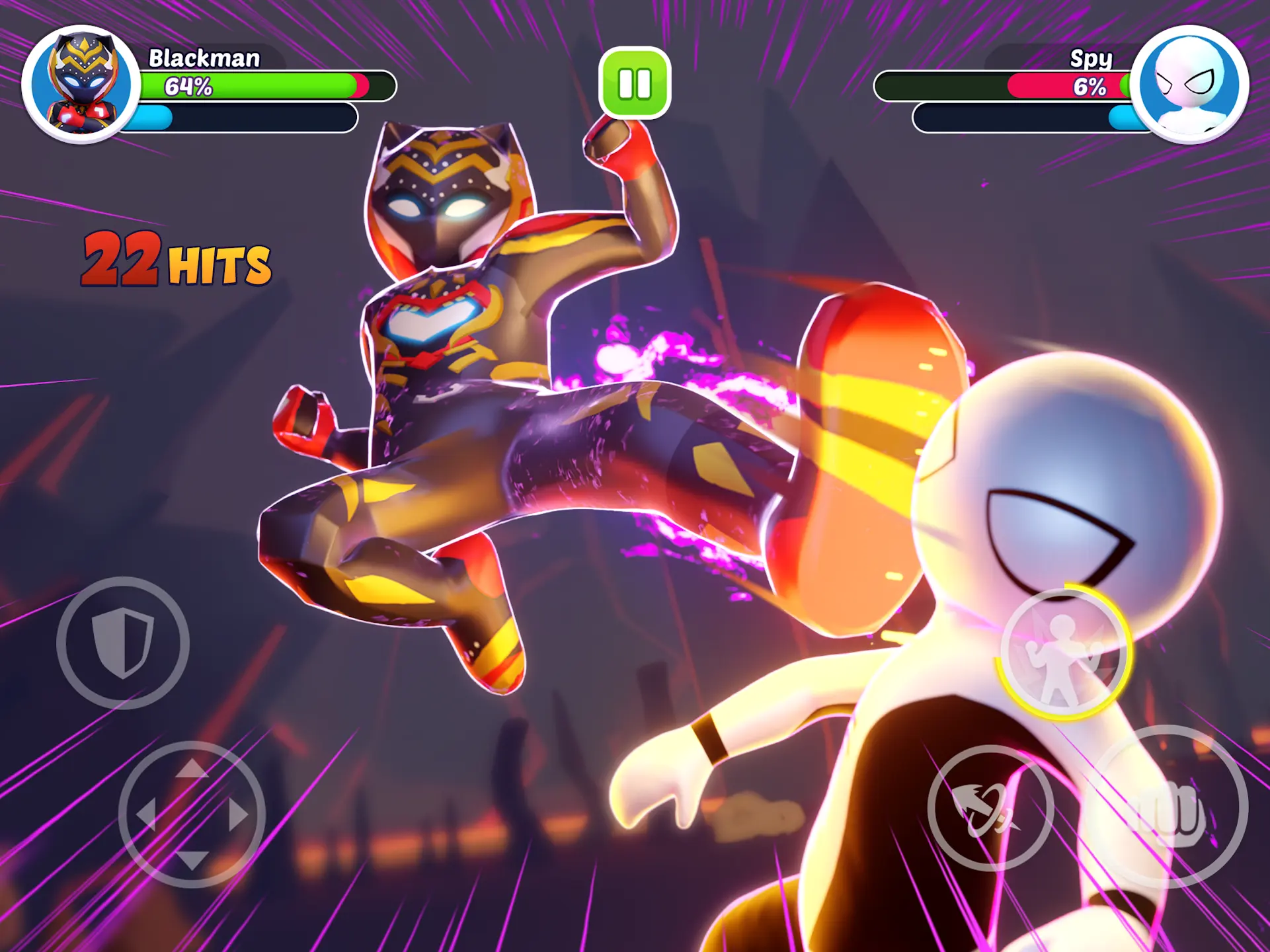Image resolution: width=1270 pixels, height=952 pixels.
Task: Crouch using the directional pad down arrow
Action: [x=192, y=860]
